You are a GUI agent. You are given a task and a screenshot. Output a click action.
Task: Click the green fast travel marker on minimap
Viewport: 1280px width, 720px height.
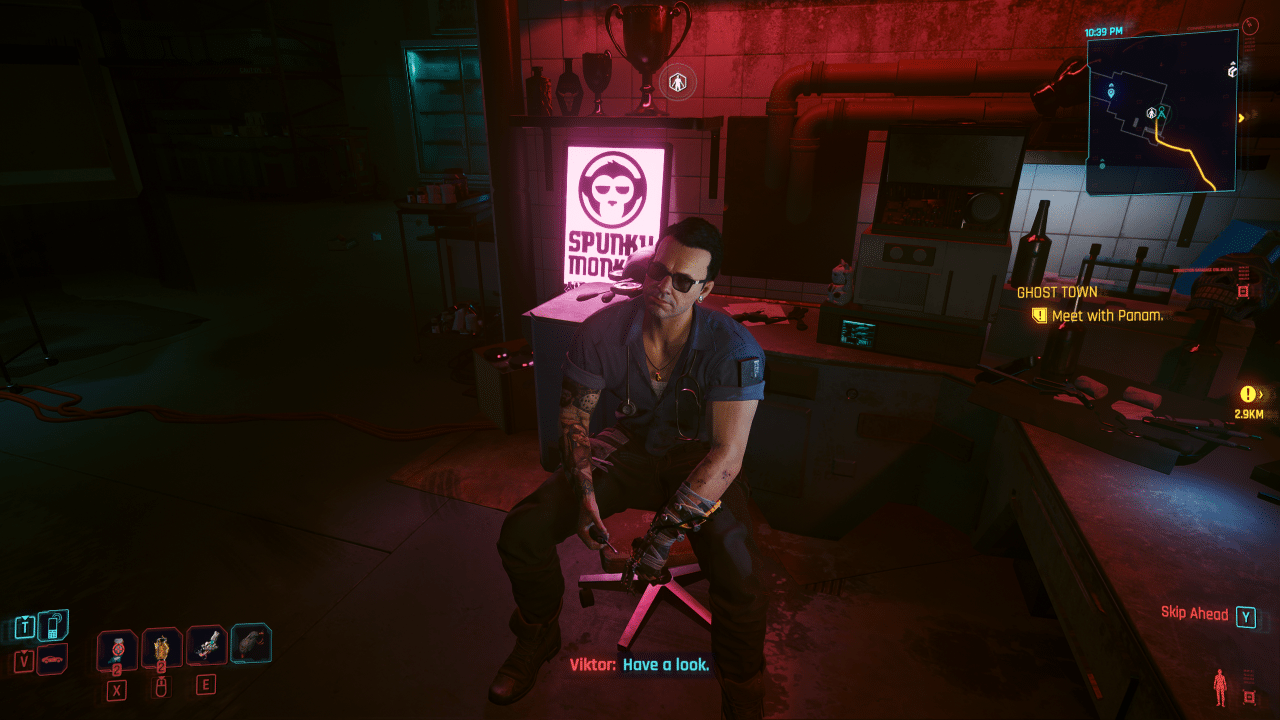point(1162,112)
